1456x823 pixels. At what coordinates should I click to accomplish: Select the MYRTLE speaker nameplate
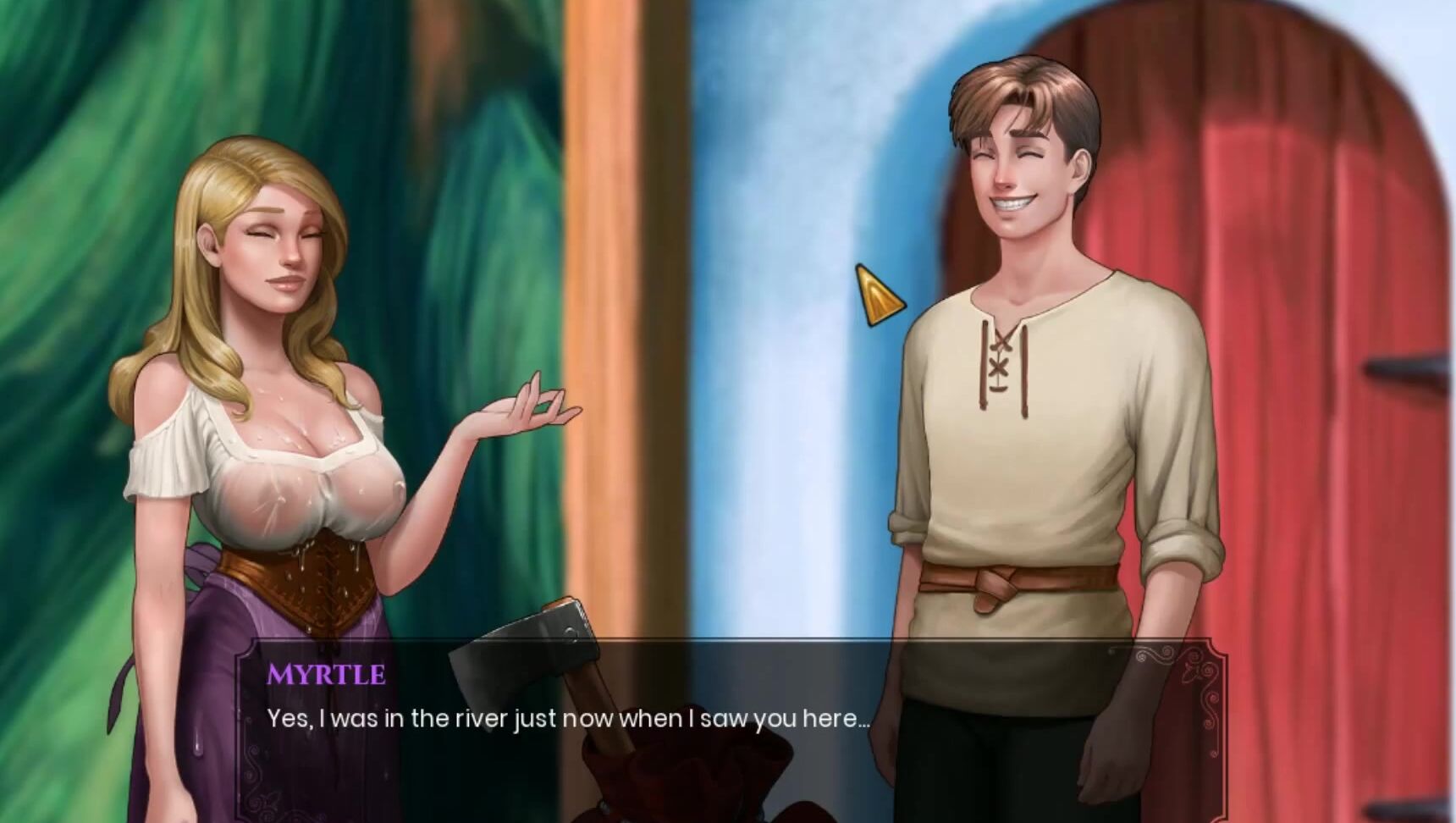pyautogui.click(x=325, y=675)
